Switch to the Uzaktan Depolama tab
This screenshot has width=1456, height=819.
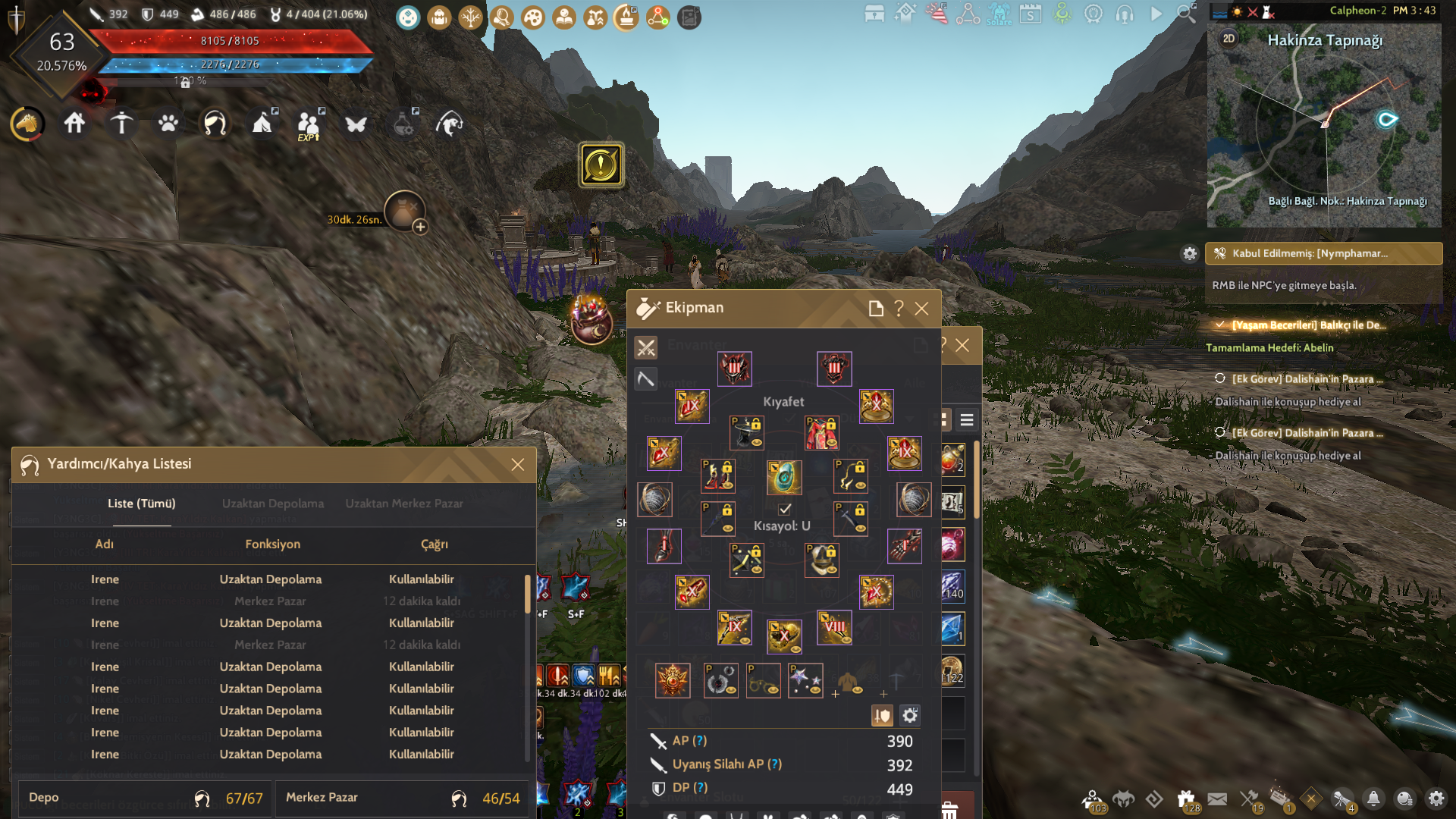pos(273,504)
